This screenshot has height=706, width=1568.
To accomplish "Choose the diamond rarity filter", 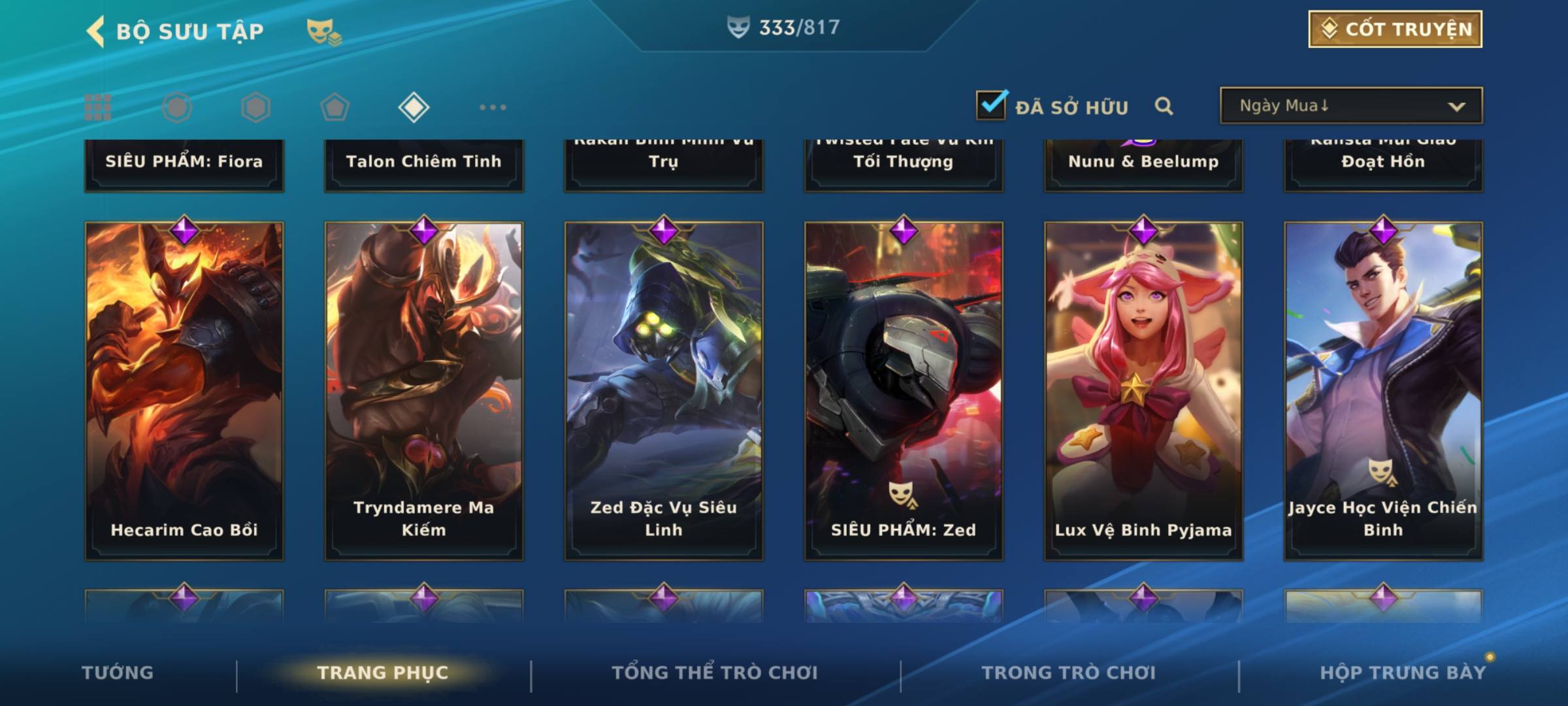I will (x=414, y=107).
